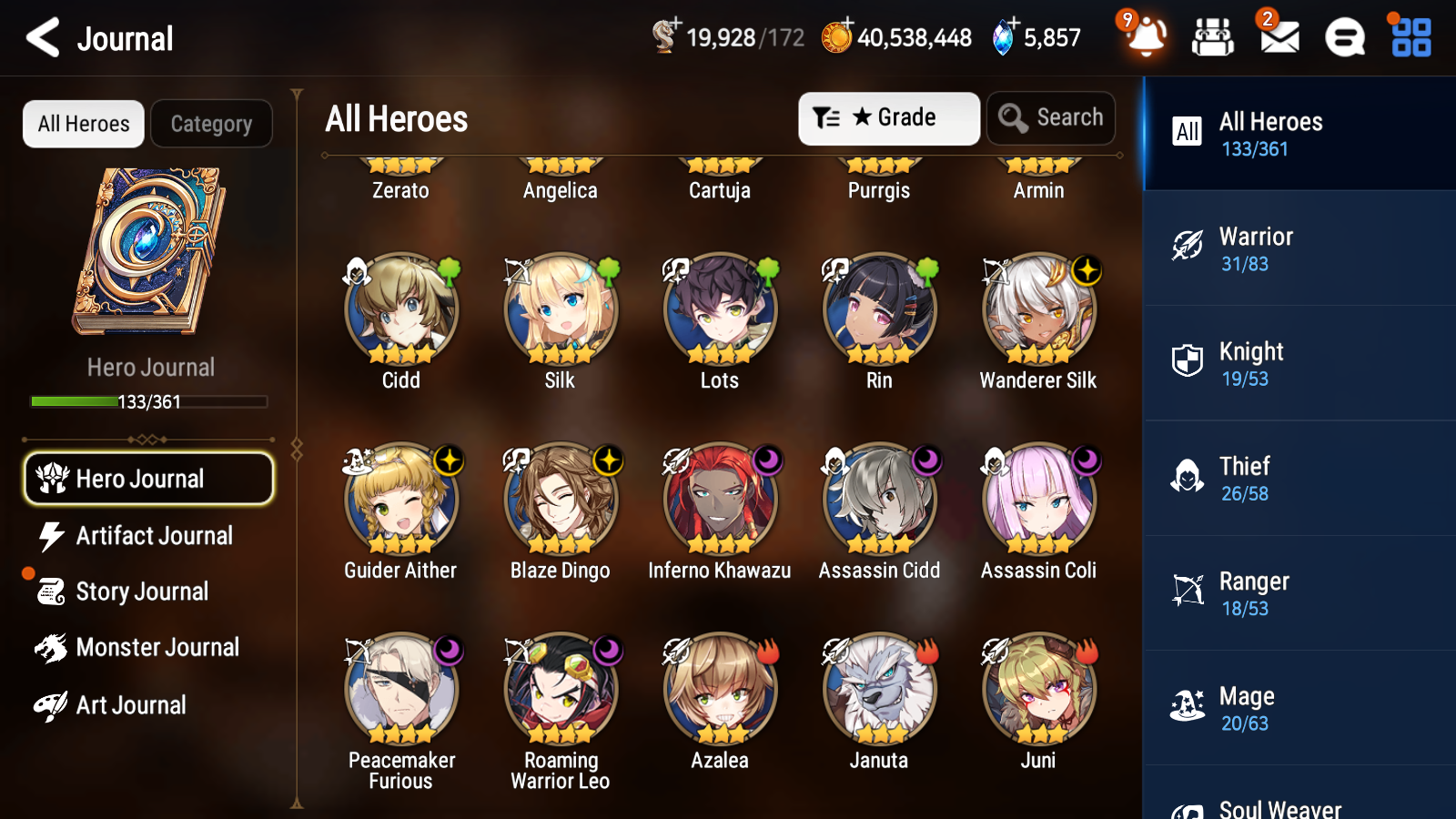Select the All Heroes filter tab
Image resolution: width=1456 pixels, height=819 pixels.
point(83,124)
